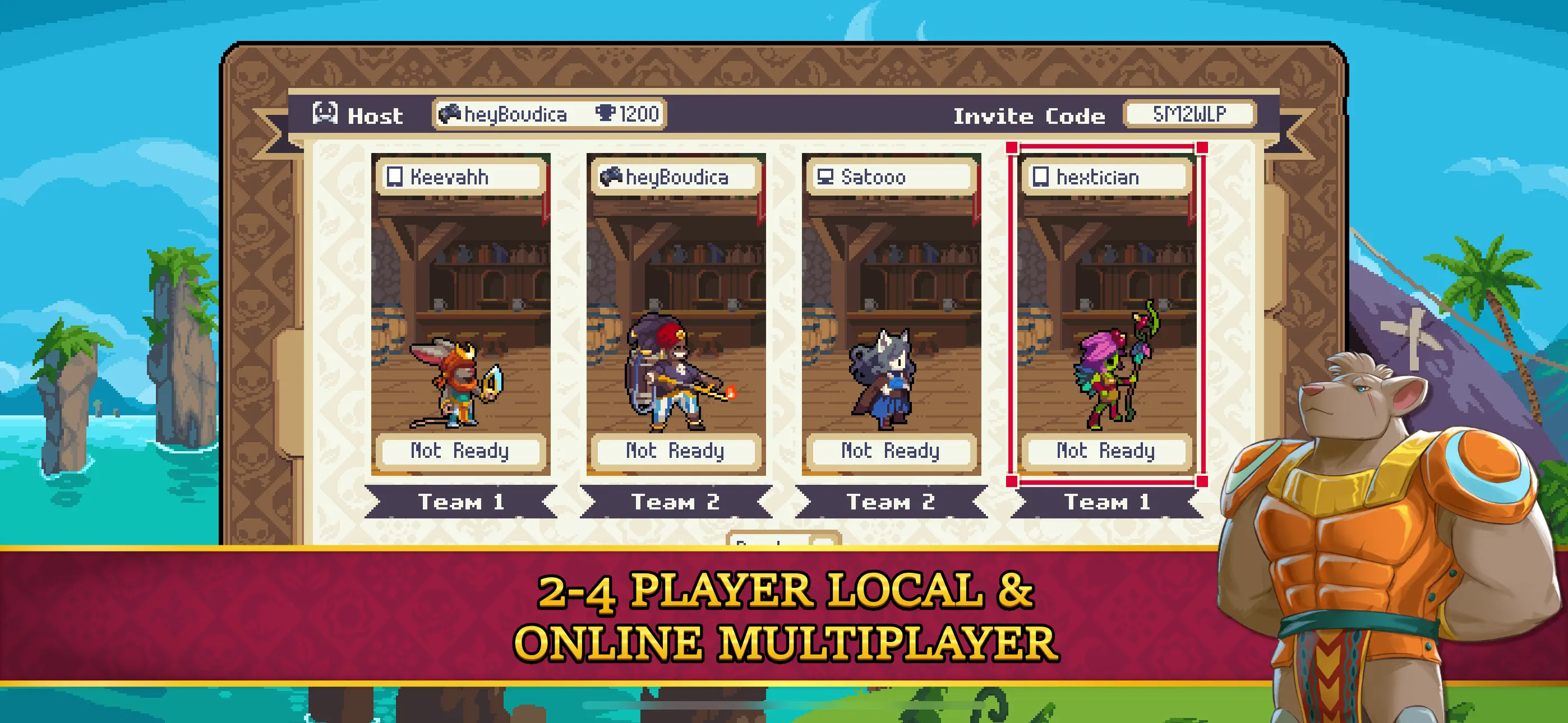Click the Host helmet icon in the top bar

tap(327, 114)
